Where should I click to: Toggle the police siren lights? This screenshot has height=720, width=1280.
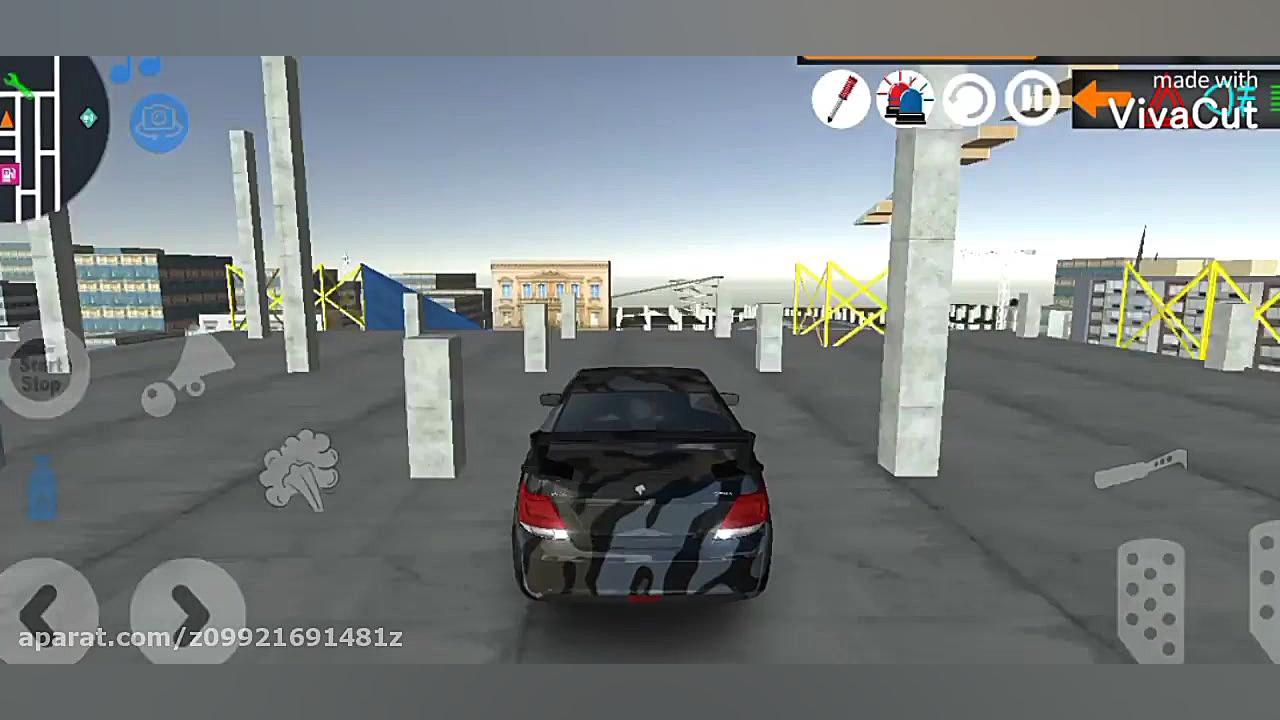[x=906, y=99]
